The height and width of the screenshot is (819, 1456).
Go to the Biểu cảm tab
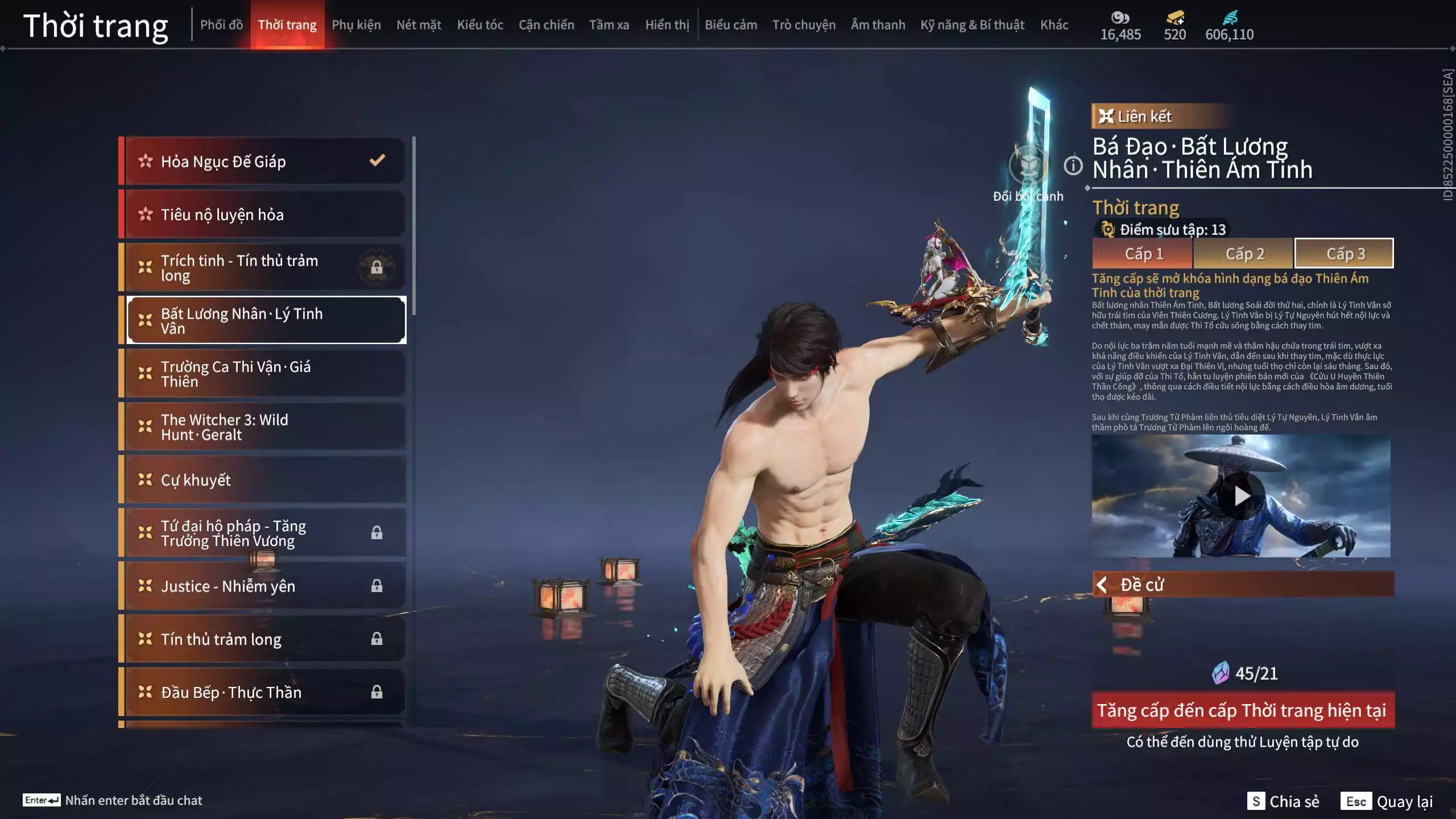[731, 25]
